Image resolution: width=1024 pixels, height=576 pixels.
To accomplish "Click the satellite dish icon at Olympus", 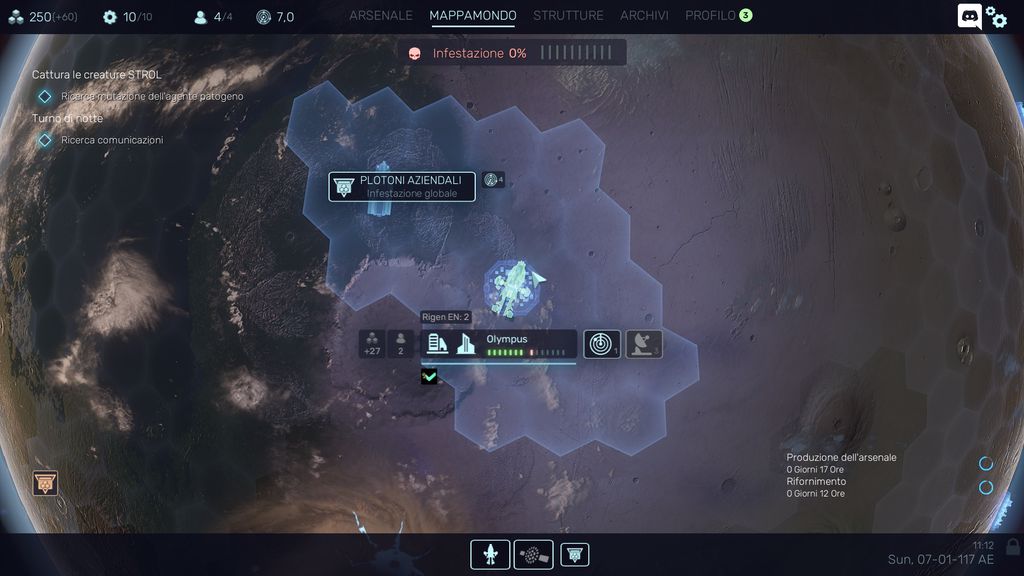I will coord(644,344).
